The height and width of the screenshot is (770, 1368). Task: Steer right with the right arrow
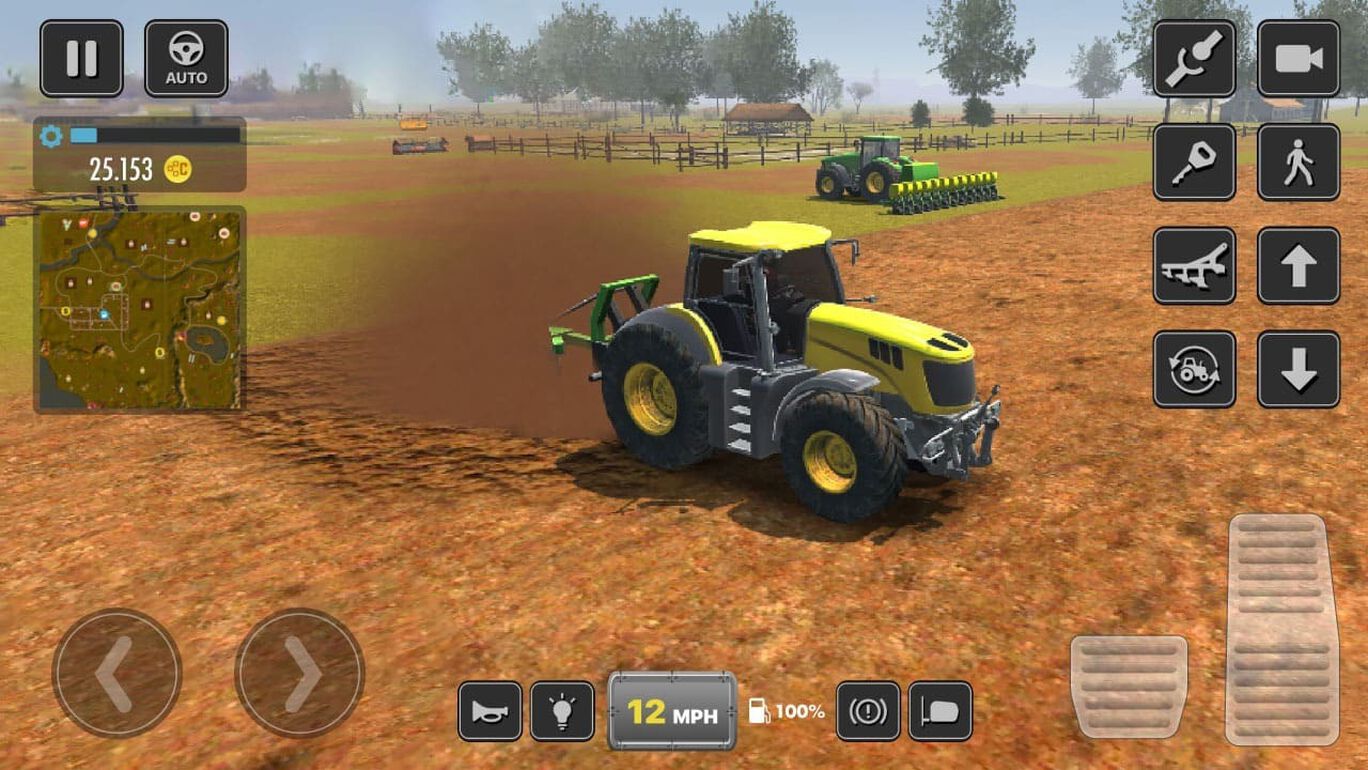point(299,673)
